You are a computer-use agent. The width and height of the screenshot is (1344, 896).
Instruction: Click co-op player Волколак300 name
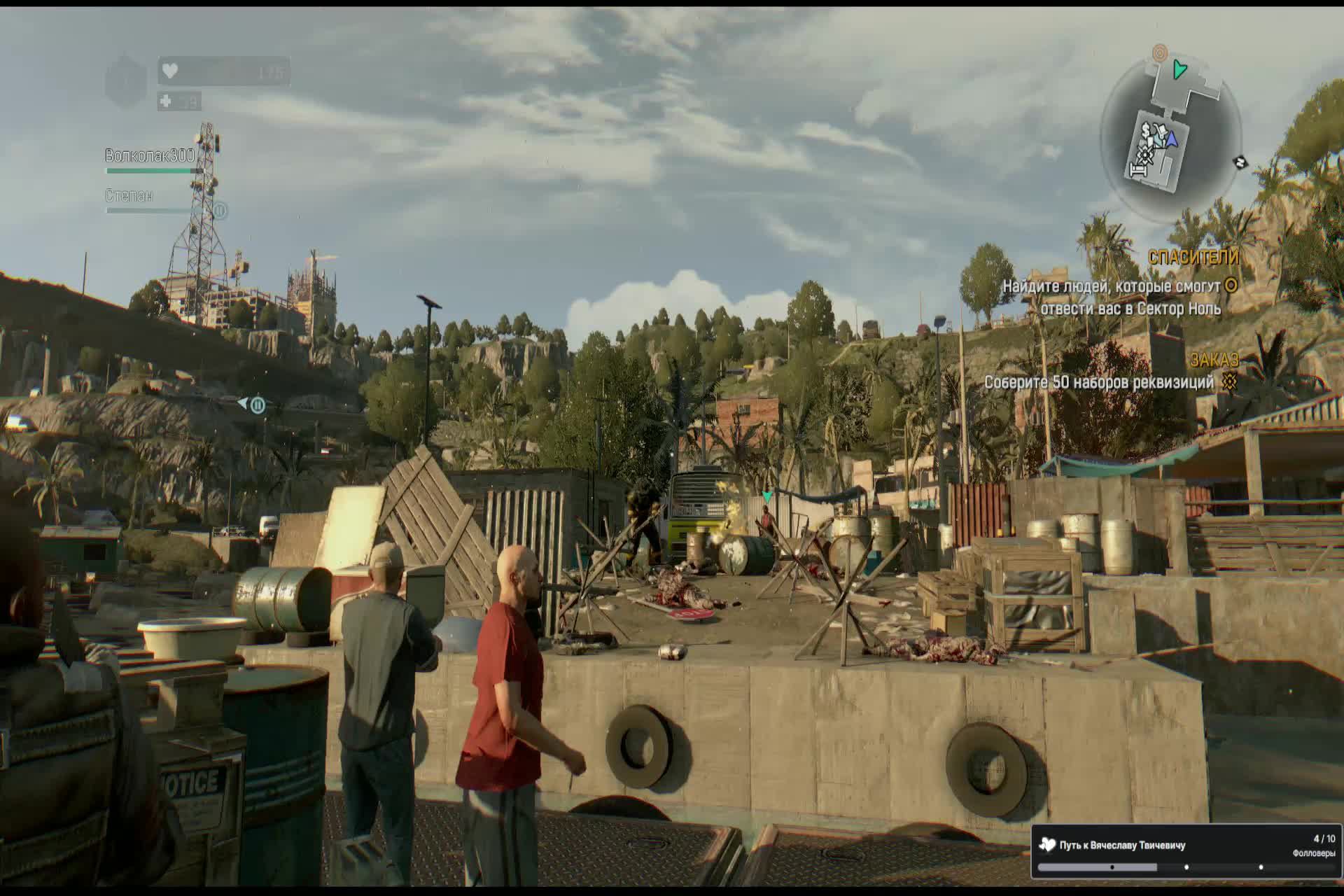coord(150,155)
